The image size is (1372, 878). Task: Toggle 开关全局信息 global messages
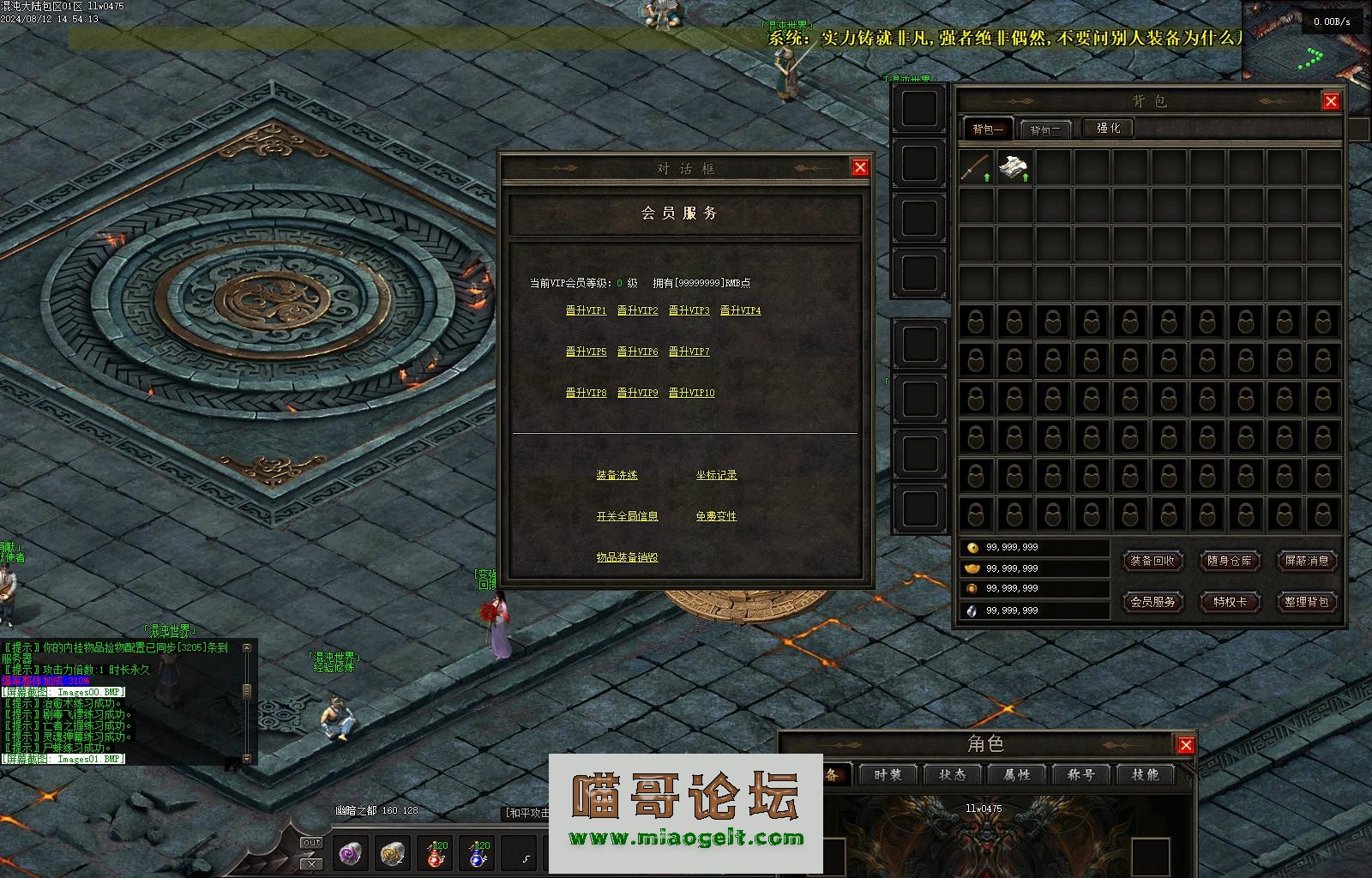(627, 516)
